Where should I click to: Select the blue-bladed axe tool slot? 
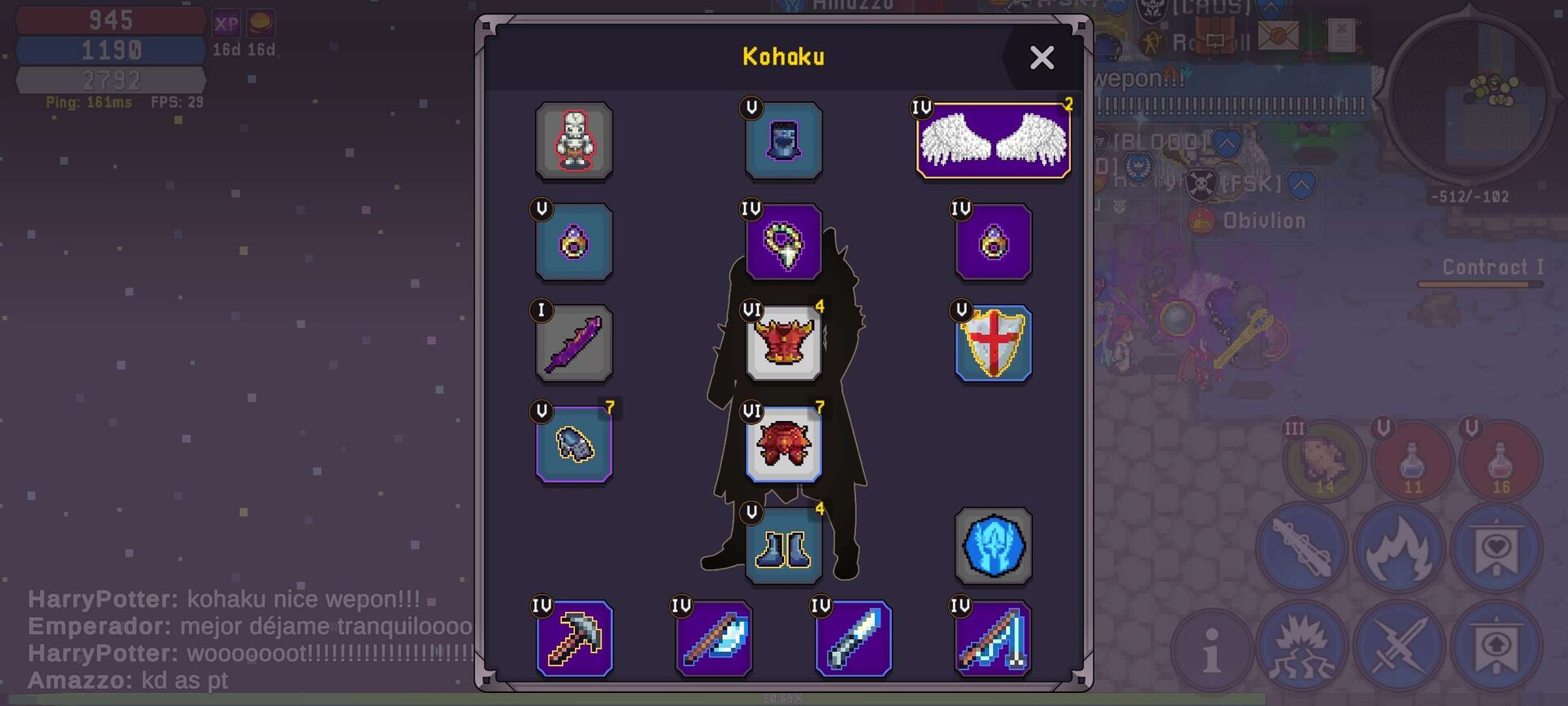[714, 639]
